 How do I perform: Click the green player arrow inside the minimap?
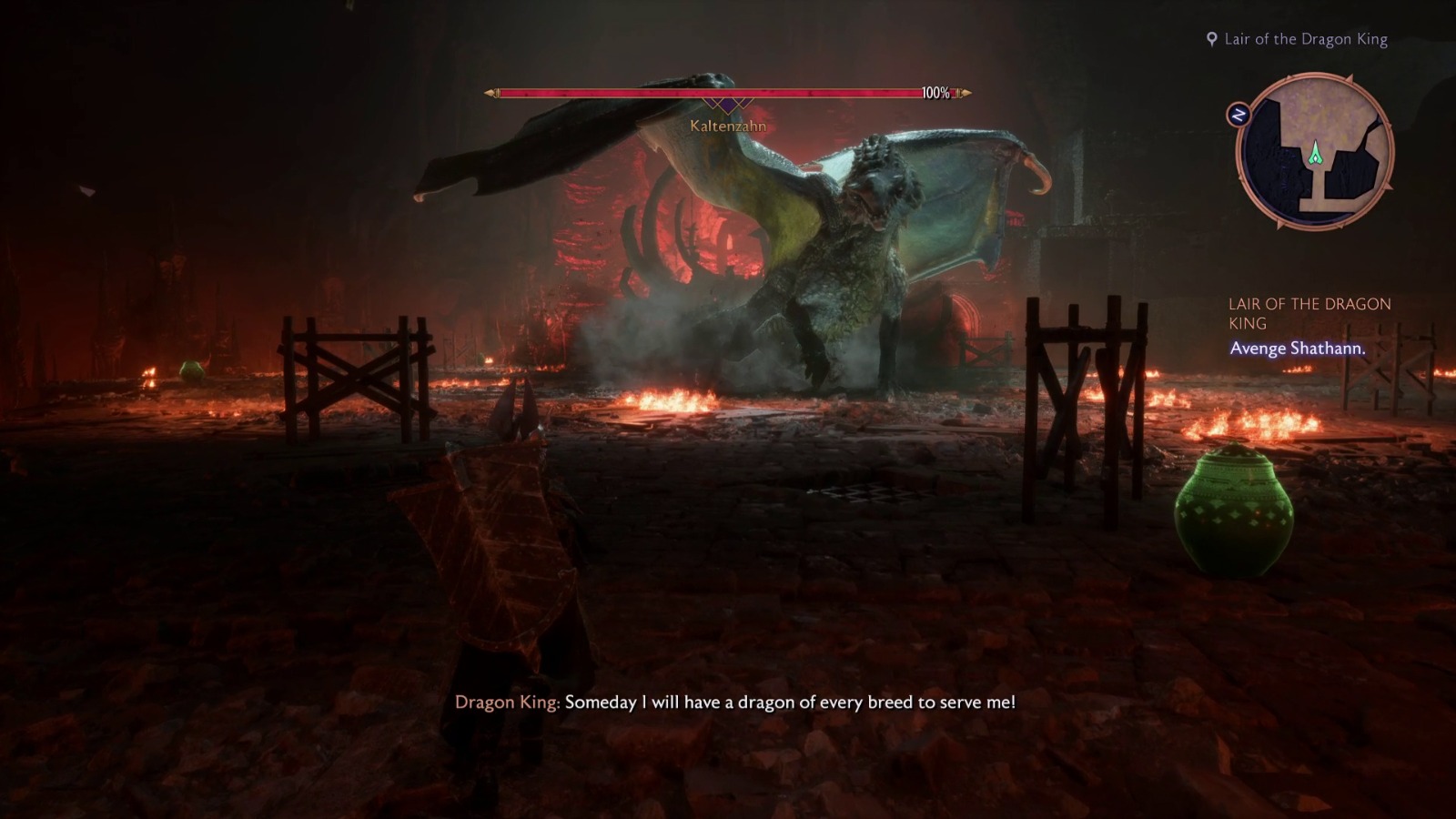pyautogui.click(x=1314, y=155)
